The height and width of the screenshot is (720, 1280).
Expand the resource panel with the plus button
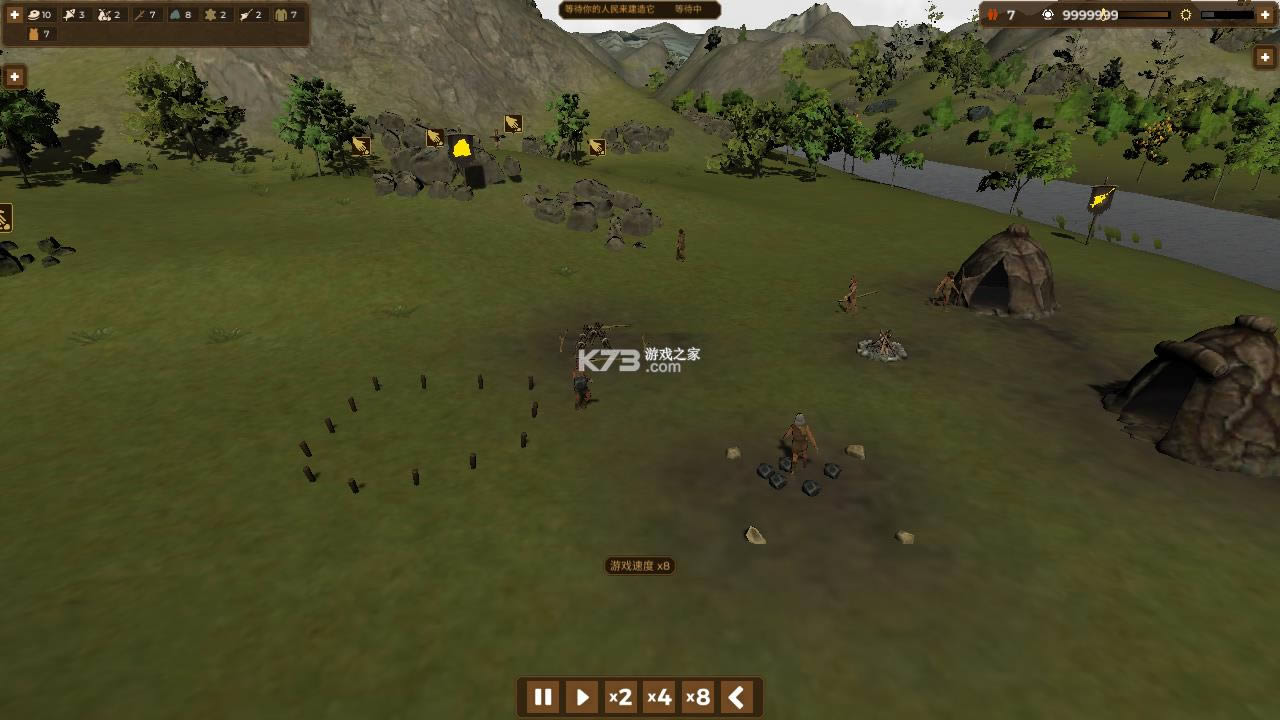point(14,15)
